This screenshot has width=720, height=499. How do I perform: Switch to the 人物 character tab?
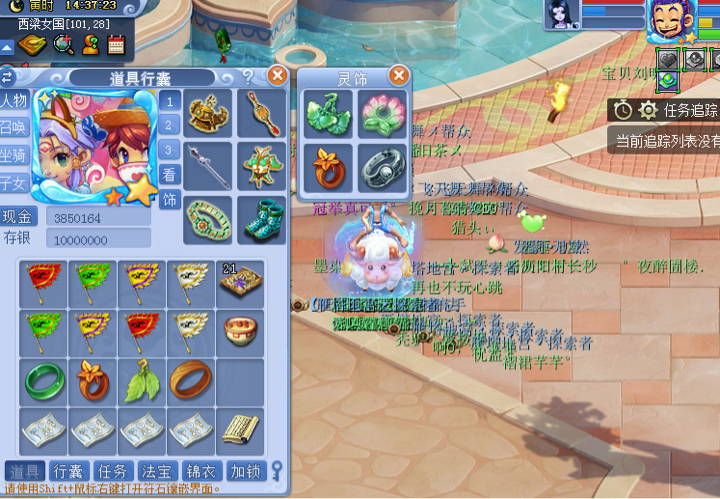point(15,101)
